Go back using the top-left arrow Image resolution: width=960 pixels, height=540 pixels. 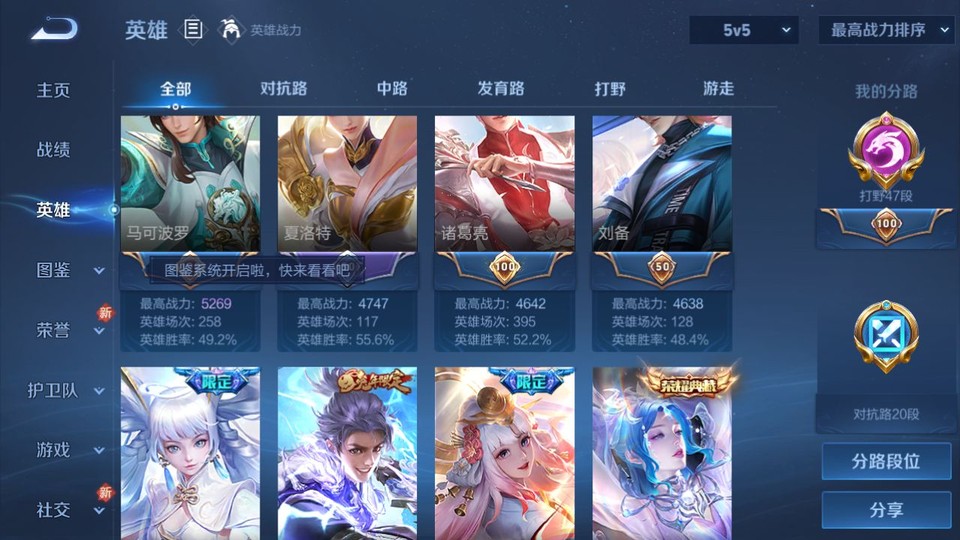[x=54, y=29]
